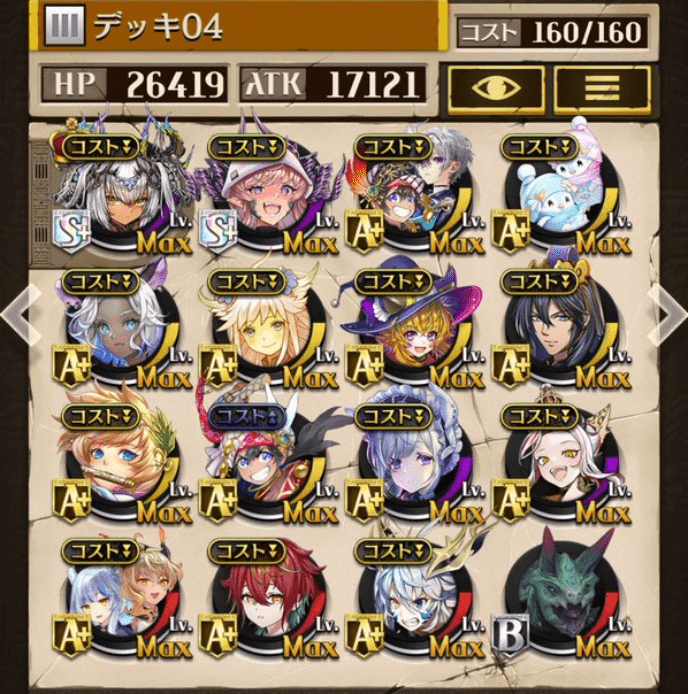Viewport: 688px width, 694px height.
Task: Select the maid with silver hair card
Action: coord(413,463)
